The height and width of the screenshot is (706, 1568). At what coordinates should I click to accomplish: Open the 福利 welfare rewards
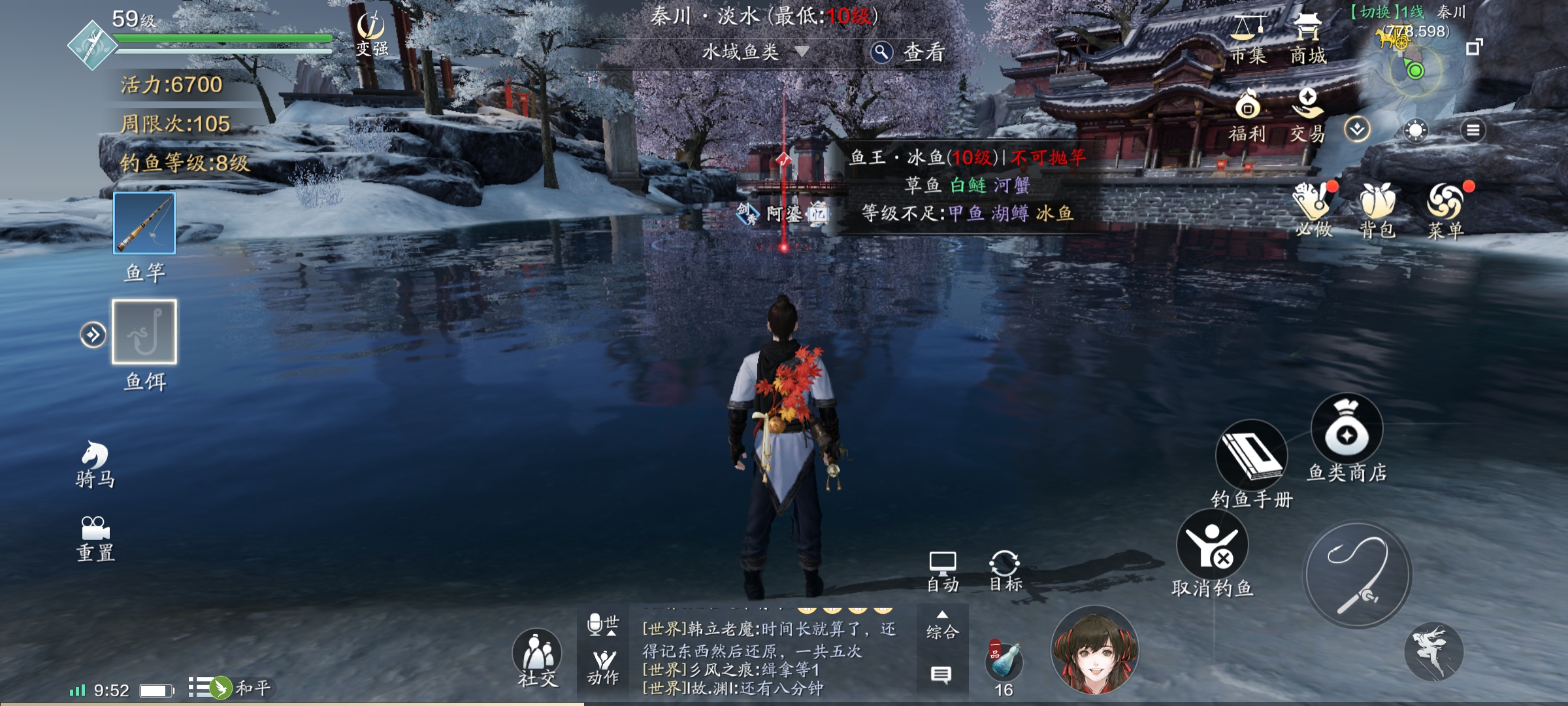pyautogui.click(x=1247, y=116)
